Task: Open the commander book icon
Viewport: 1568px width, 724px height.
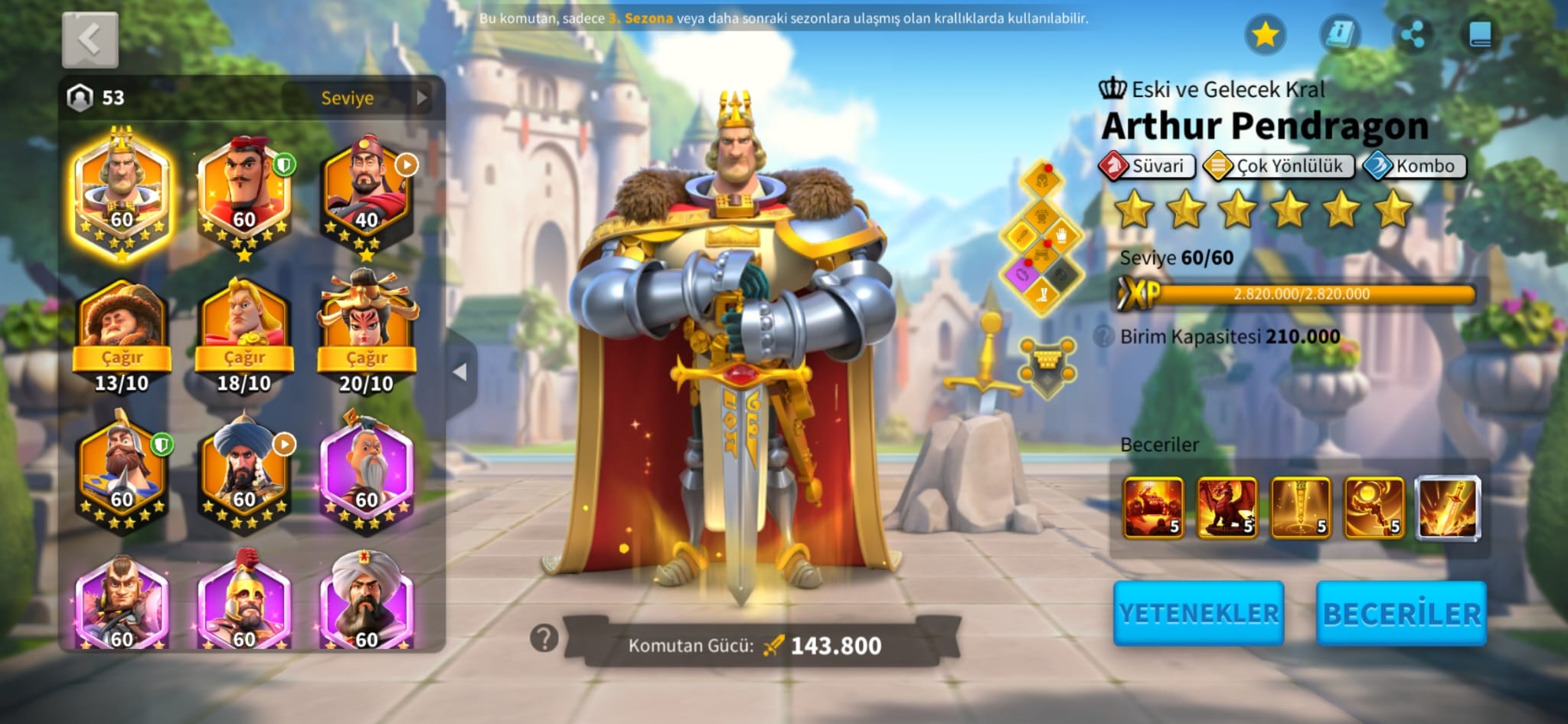Action: click(1479, 34)
